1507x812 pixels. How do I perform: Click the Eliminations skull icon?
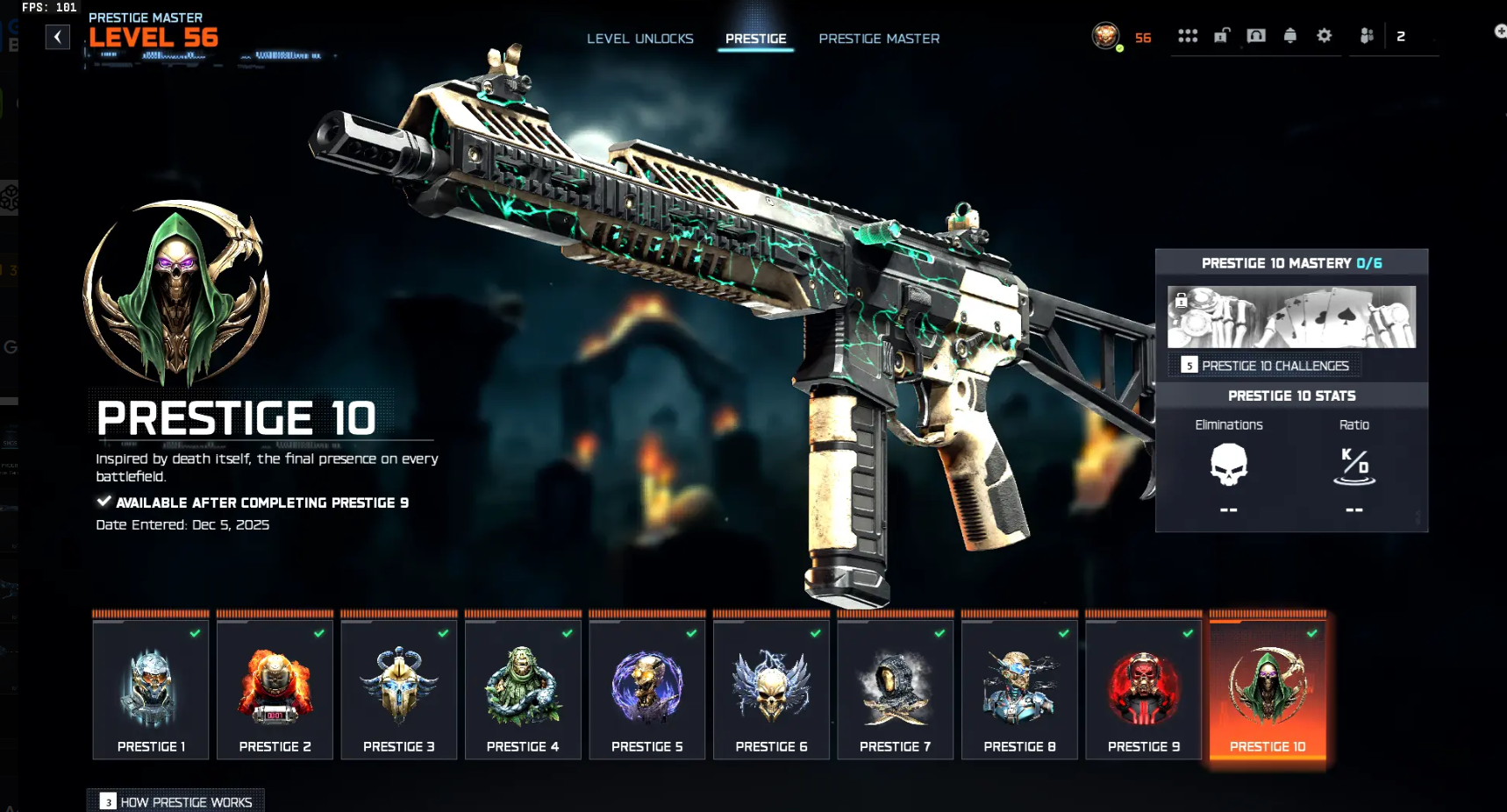(1228, 466)
